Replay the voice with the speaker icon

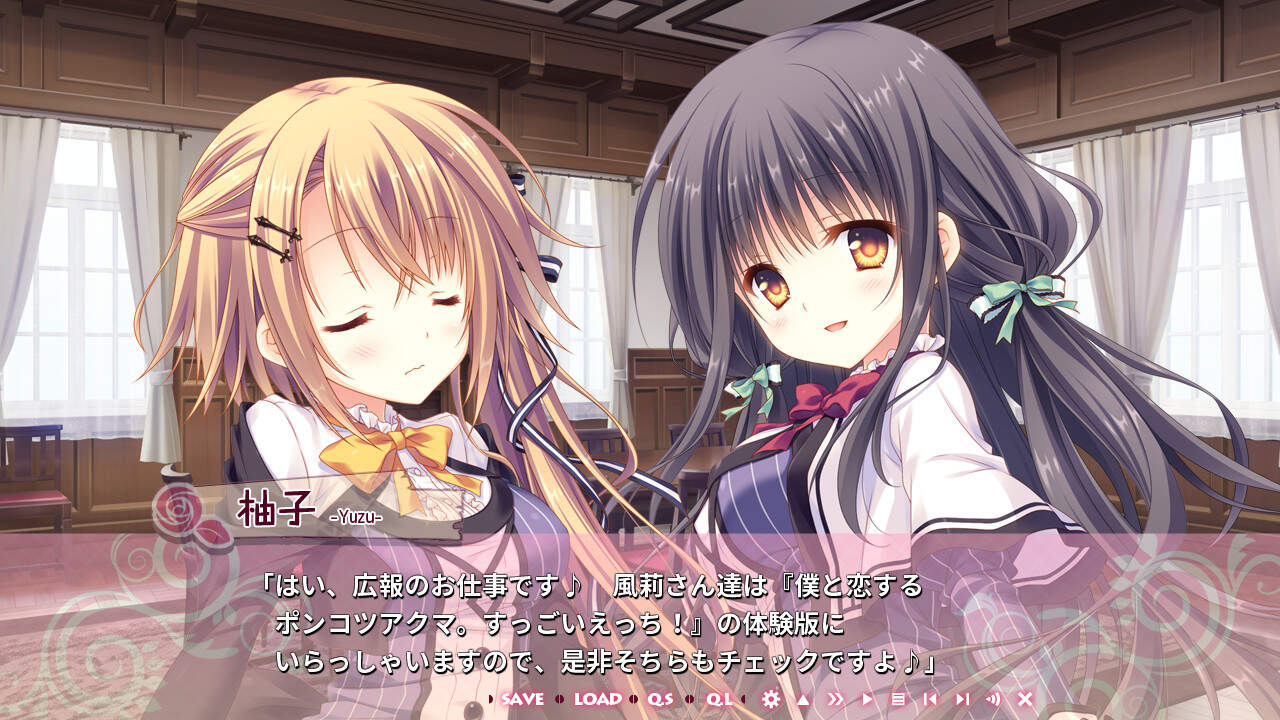coord(993,699)
